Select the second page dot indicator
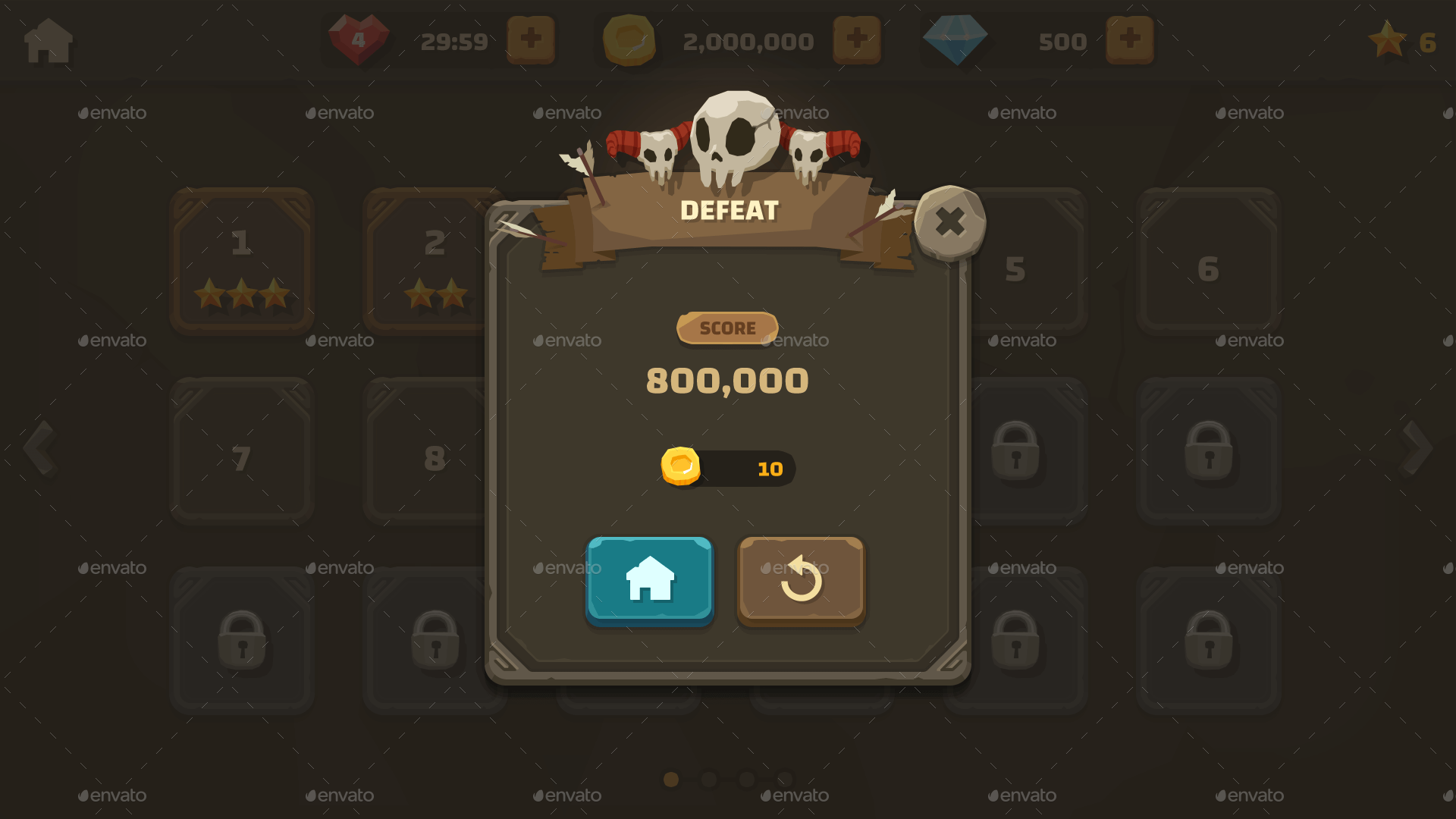Screen dimensions: 1456x819 click(x=708, y=778)
